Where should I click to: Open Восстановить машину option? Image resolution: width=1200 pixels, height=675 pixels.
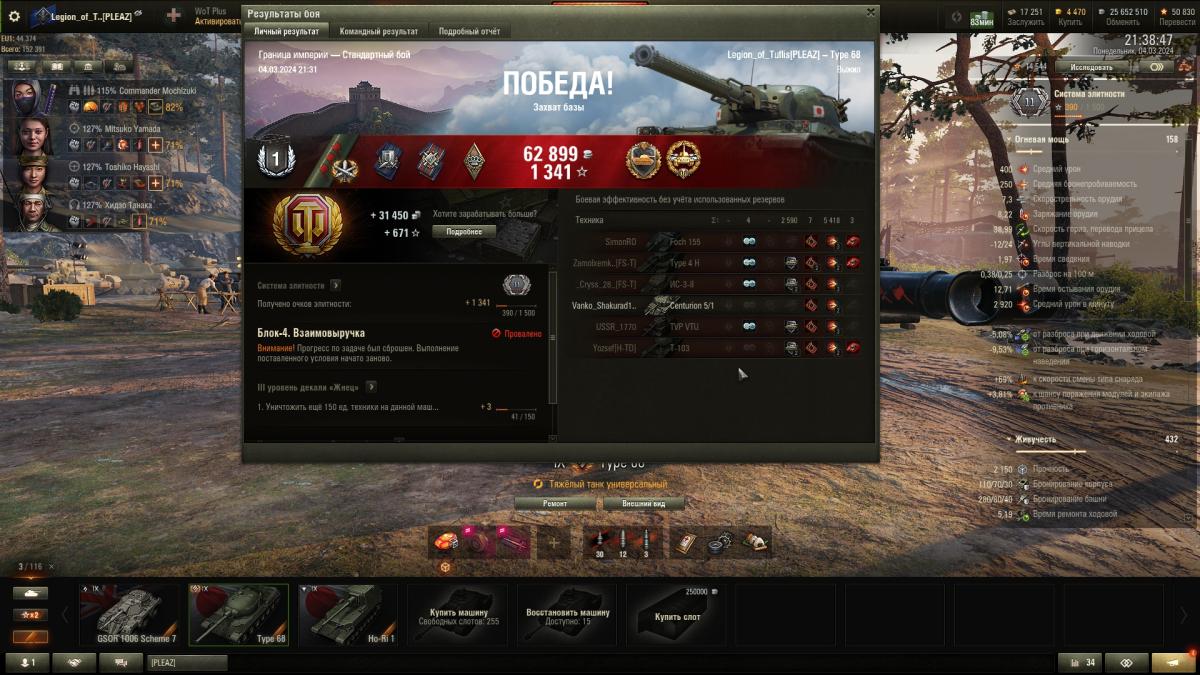(566, 615)
